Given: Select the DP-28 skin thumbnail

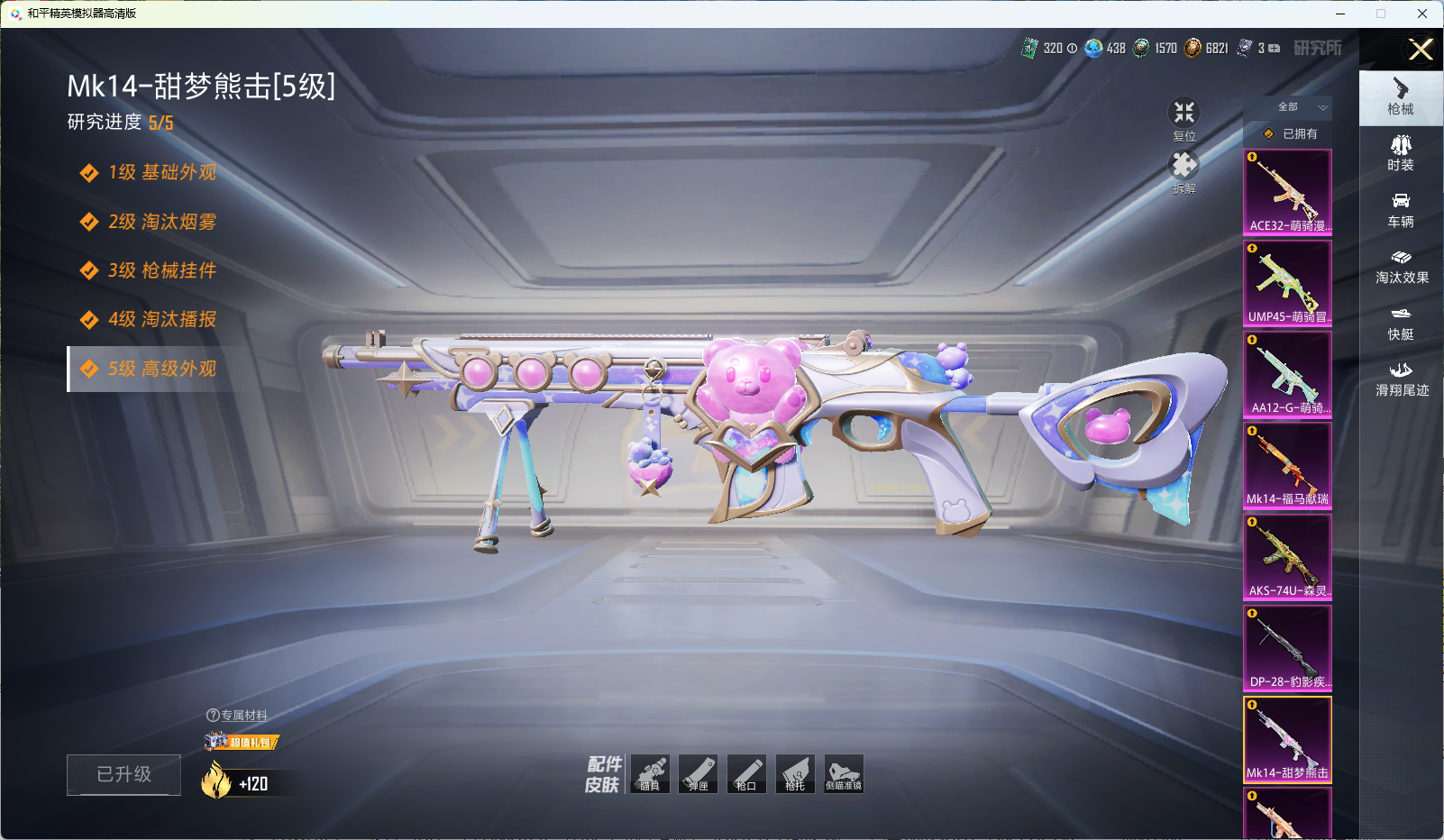Looking at the screenshot, I should point(1287,648).
